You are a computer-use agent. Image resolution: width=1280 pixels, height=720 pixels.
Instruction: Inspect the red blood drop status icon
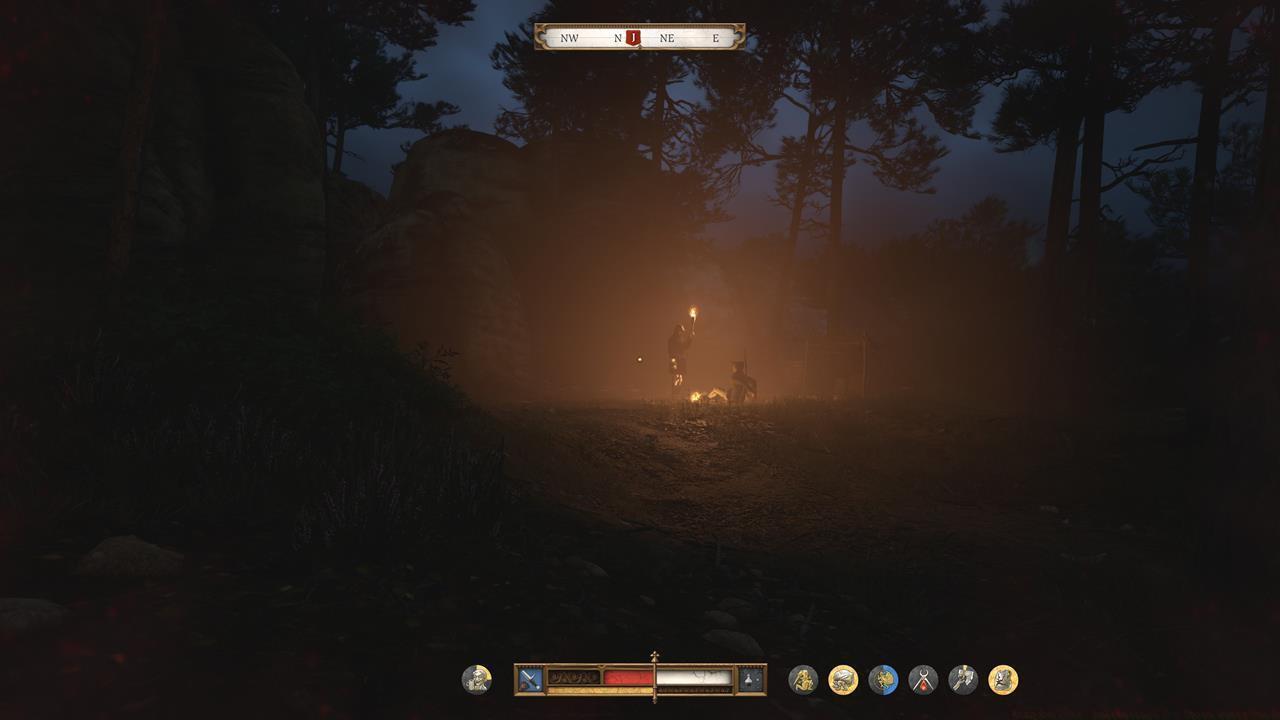click(923, 680)
